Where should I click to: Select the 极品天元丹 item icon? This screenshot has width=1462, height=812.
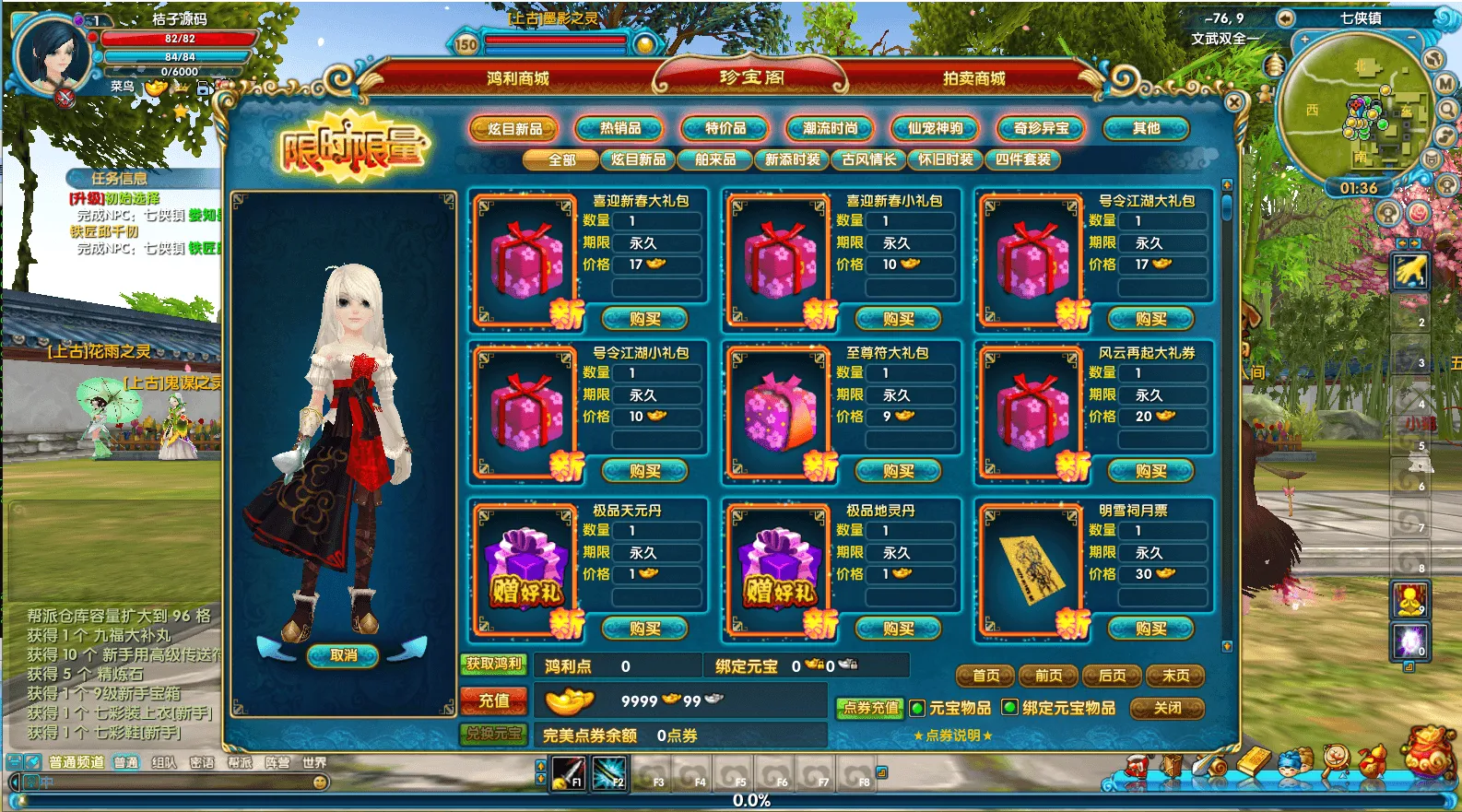click(525, 569)
